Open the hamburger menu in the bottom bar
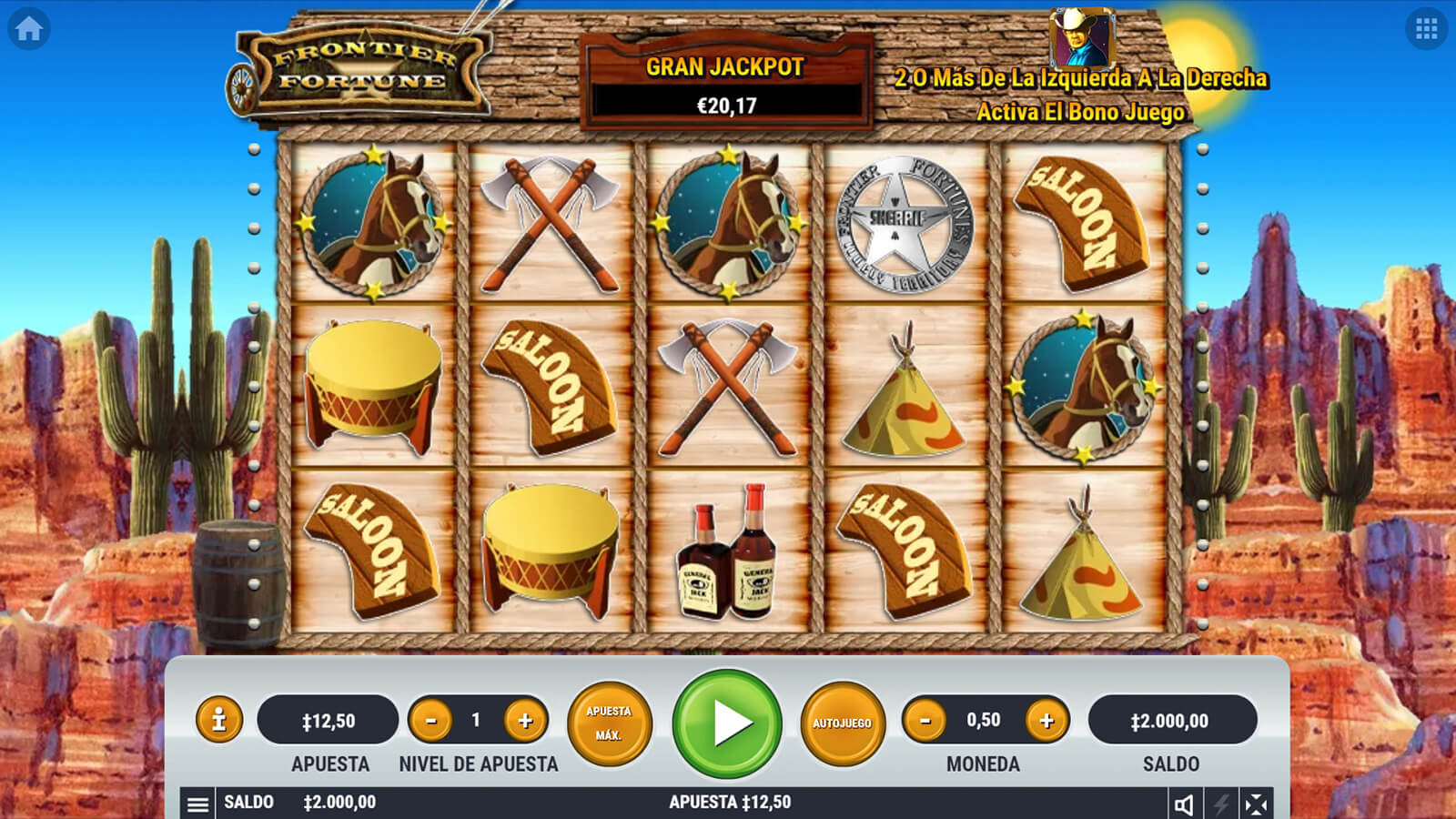 197,804
